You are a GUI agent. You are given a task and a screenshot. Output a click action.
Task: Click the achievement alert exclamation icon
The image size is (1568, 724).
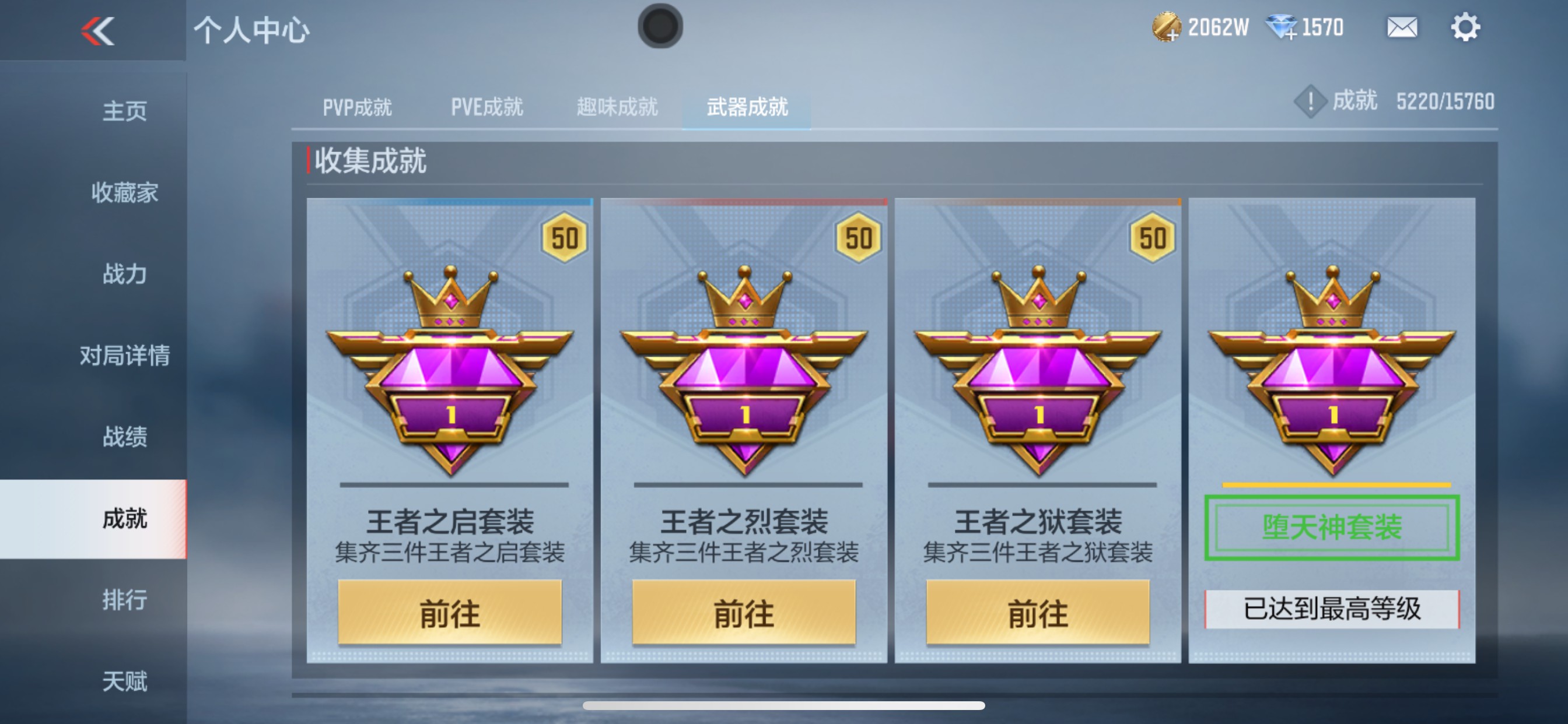(1310, 101)
